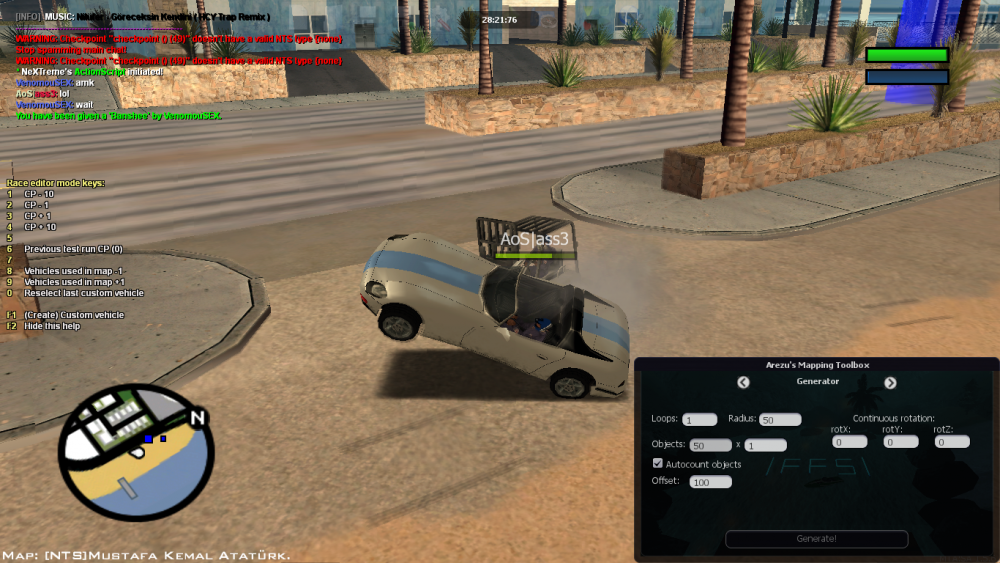The width and height of the screenshot is (1000, 563).
Task: Select the rotY rotation field
Action: coord(901,441)
